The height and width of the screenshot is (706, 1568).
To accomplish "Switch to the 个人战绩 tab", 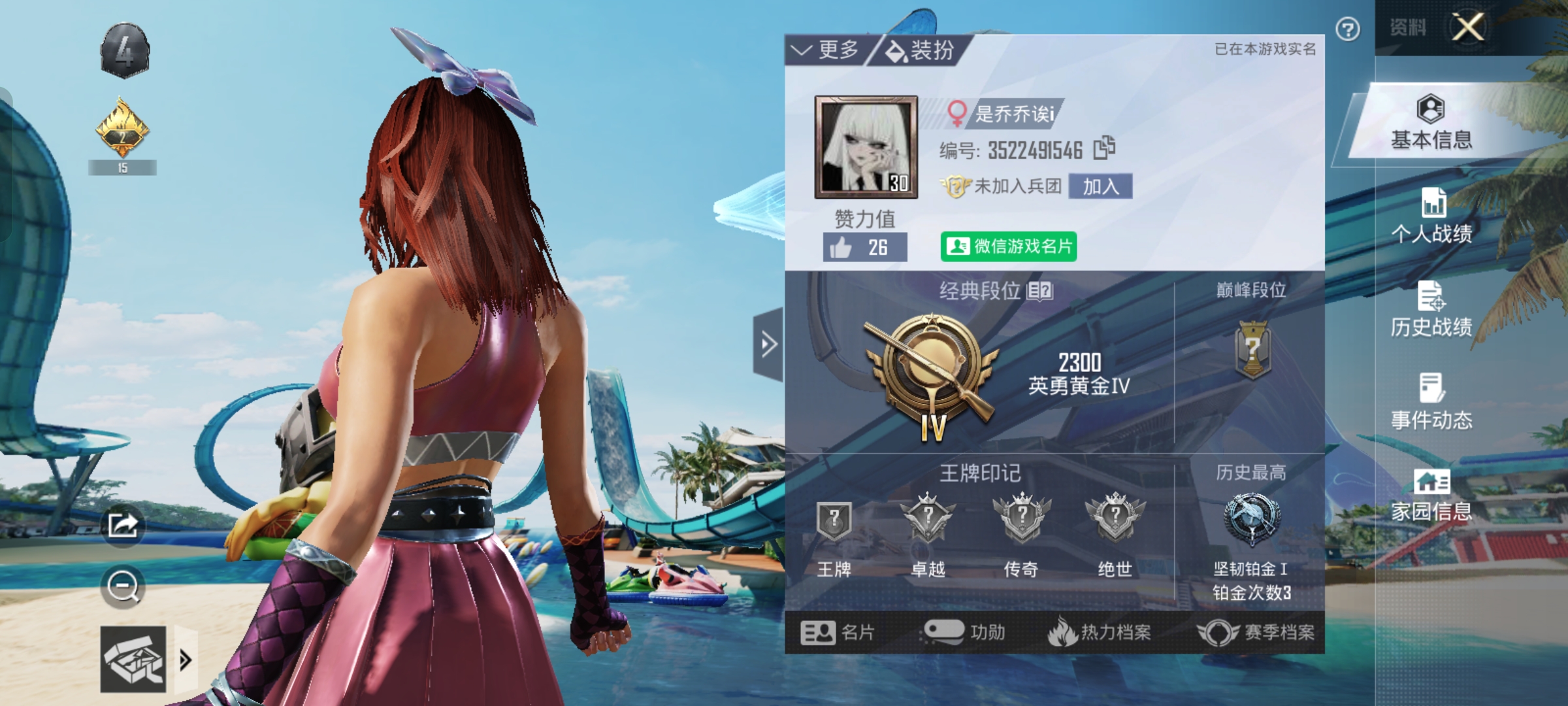I will (x=1431, y=216).
